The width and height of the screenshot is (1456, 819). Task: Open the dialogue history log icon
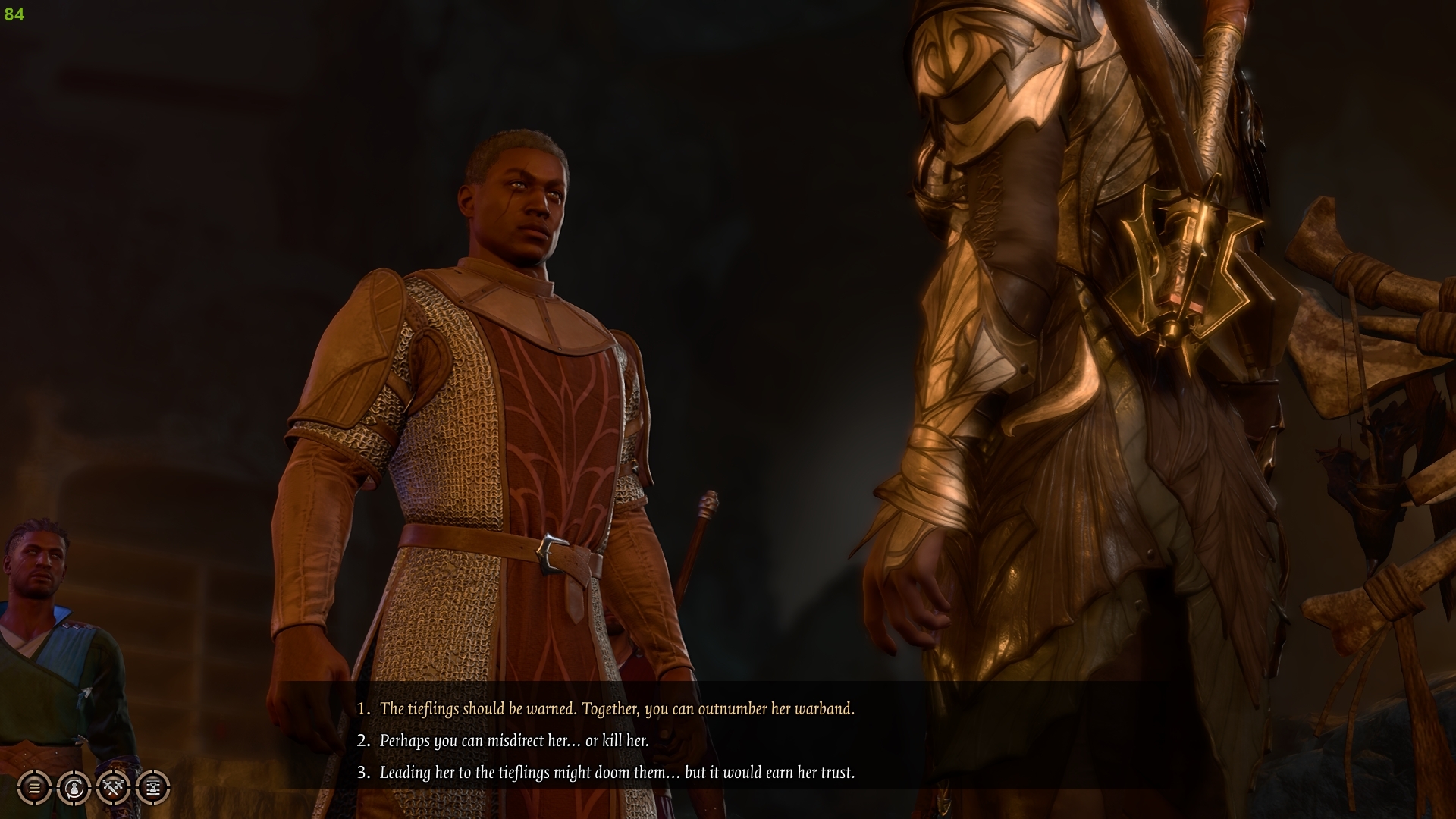point(33,786)
